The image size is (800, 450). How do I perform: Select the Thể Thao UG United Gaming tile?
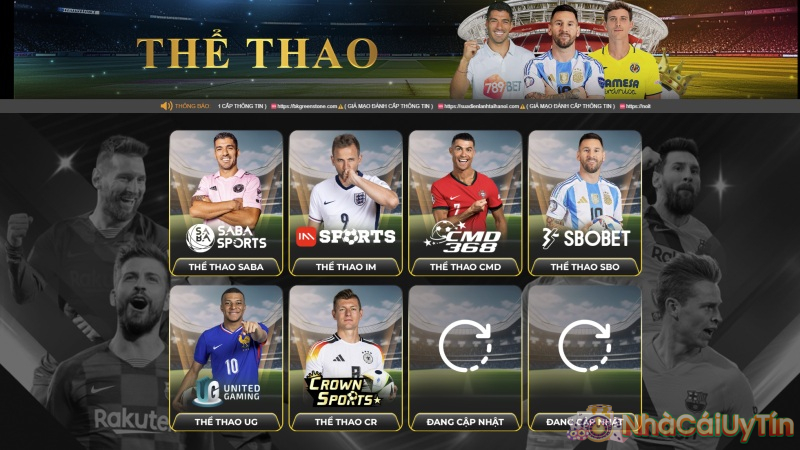226,358
